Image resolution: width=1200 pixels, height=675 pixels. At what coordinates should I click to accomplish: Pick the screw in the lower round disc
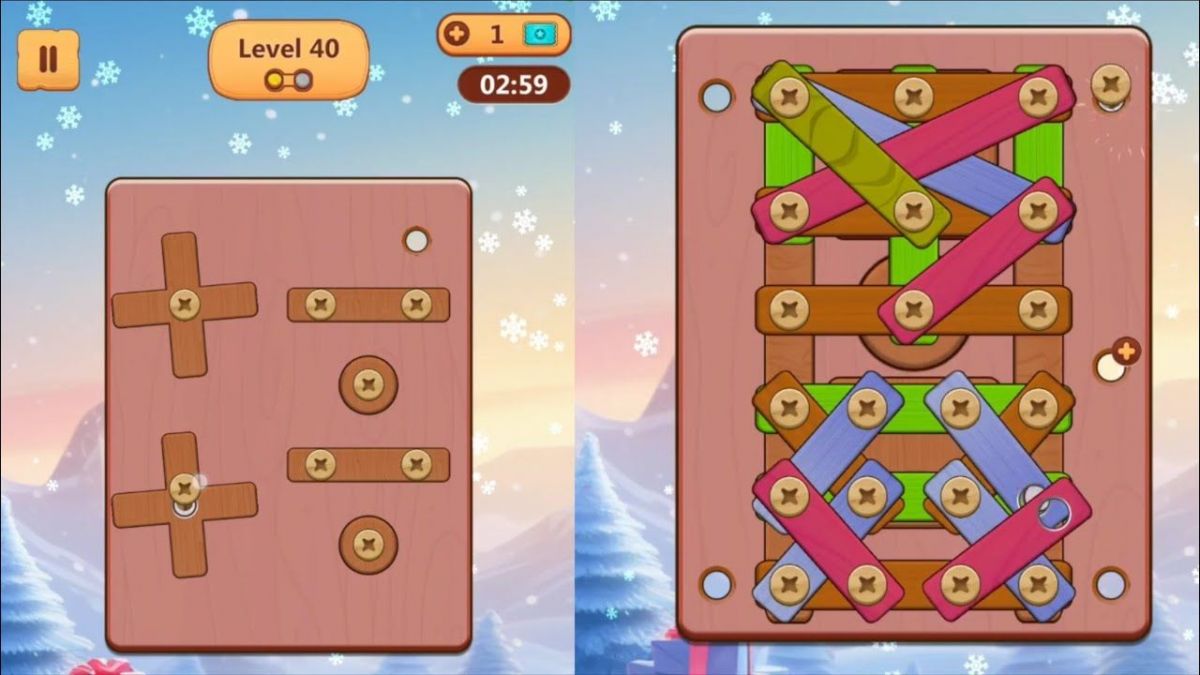point(368,544)
